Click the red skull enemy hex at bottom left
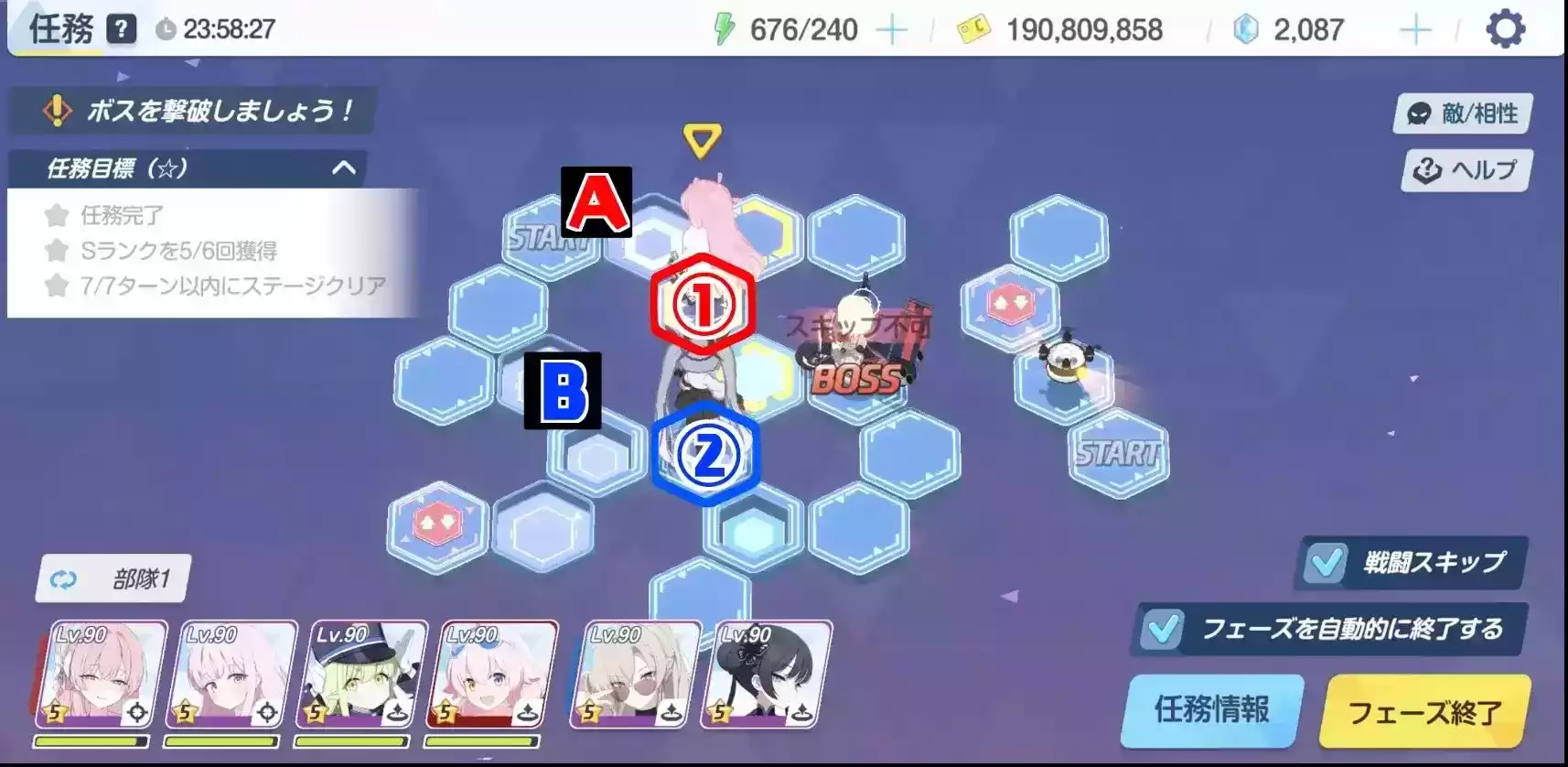The image size is (1568, 767). pyautogui.click(x=437, y=520)
